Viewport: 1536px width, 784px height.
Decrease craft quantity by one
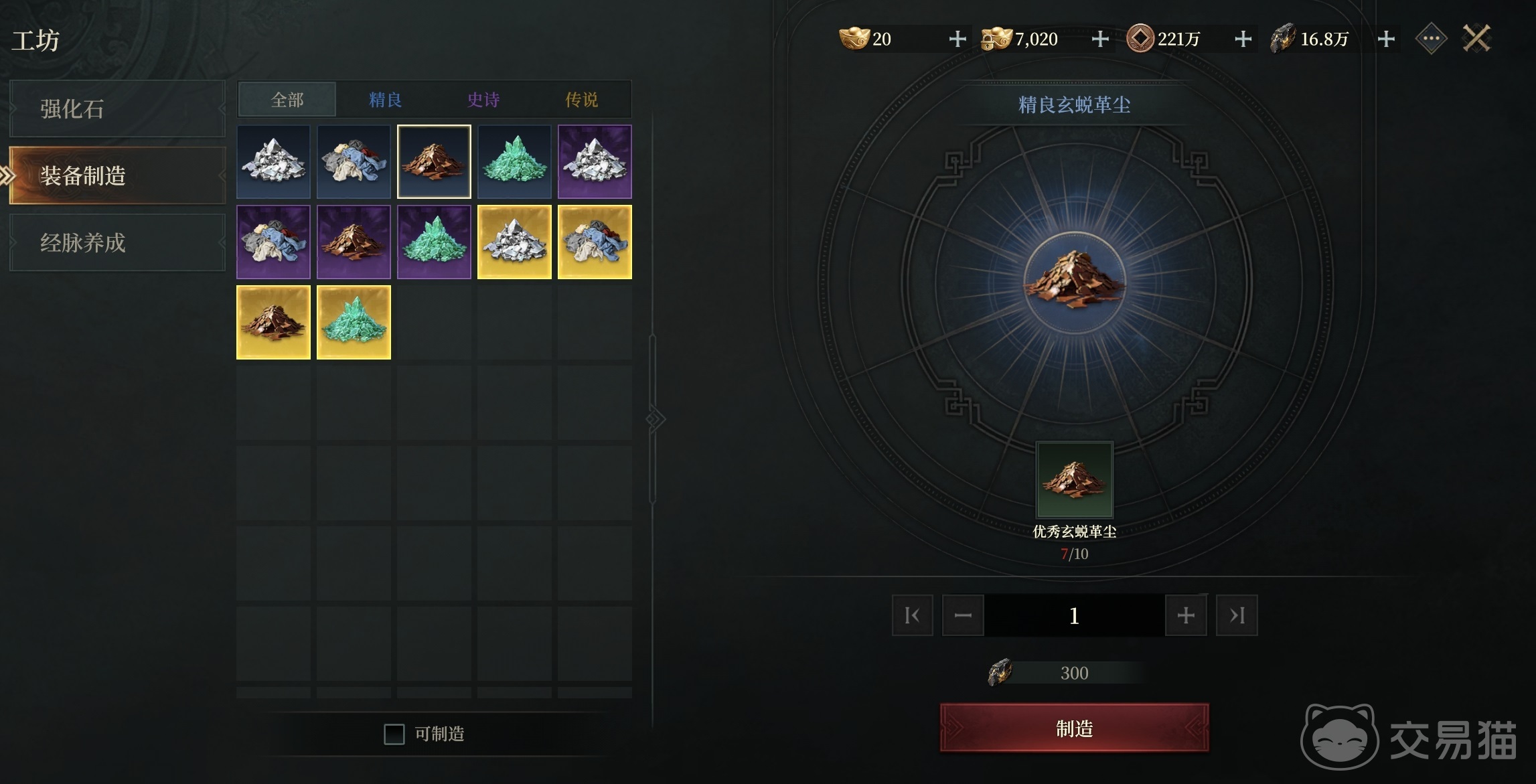(963, 615)
